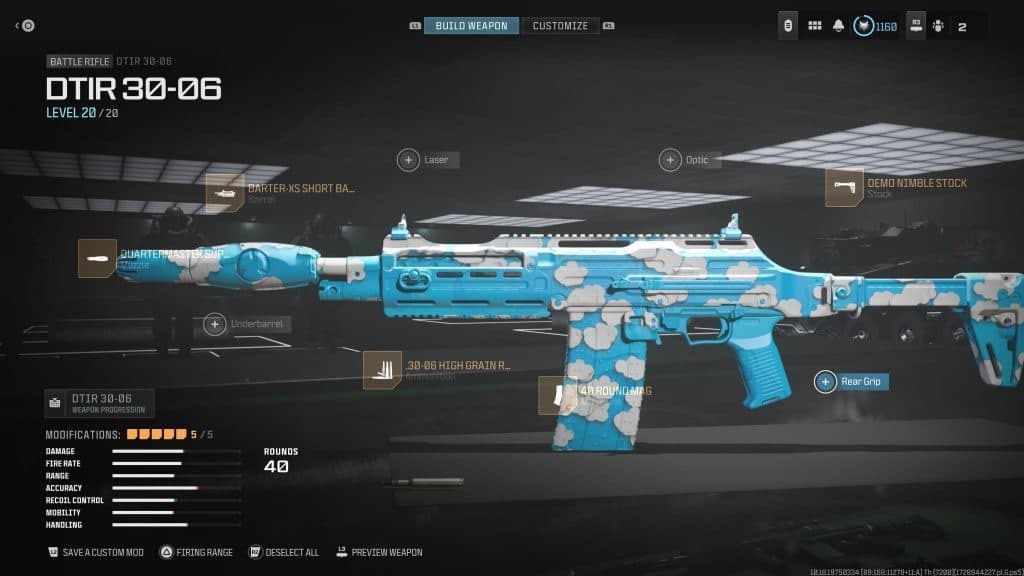Screen dimensions: 1024x576
Task: Open the grid menu icon
Action: coord(814,26)
